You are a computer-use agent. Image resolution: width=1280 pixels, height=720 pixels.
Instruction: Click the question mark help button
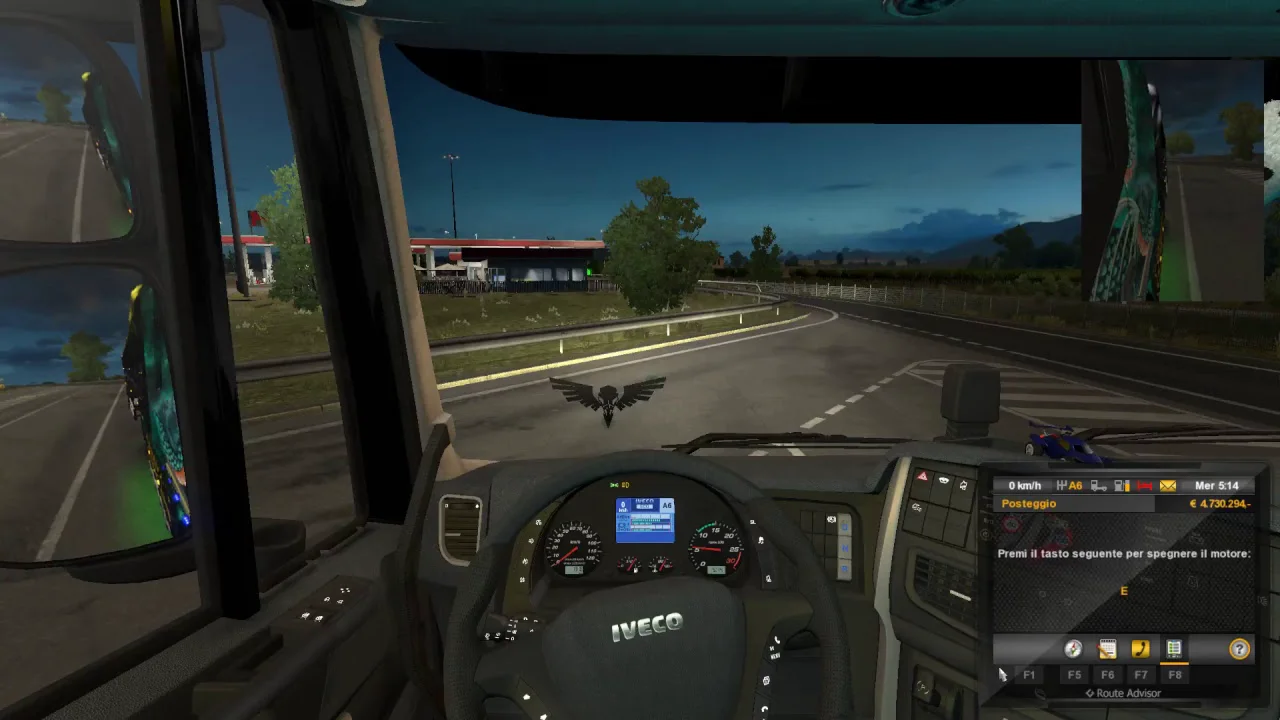click(x=1239, y=649)
